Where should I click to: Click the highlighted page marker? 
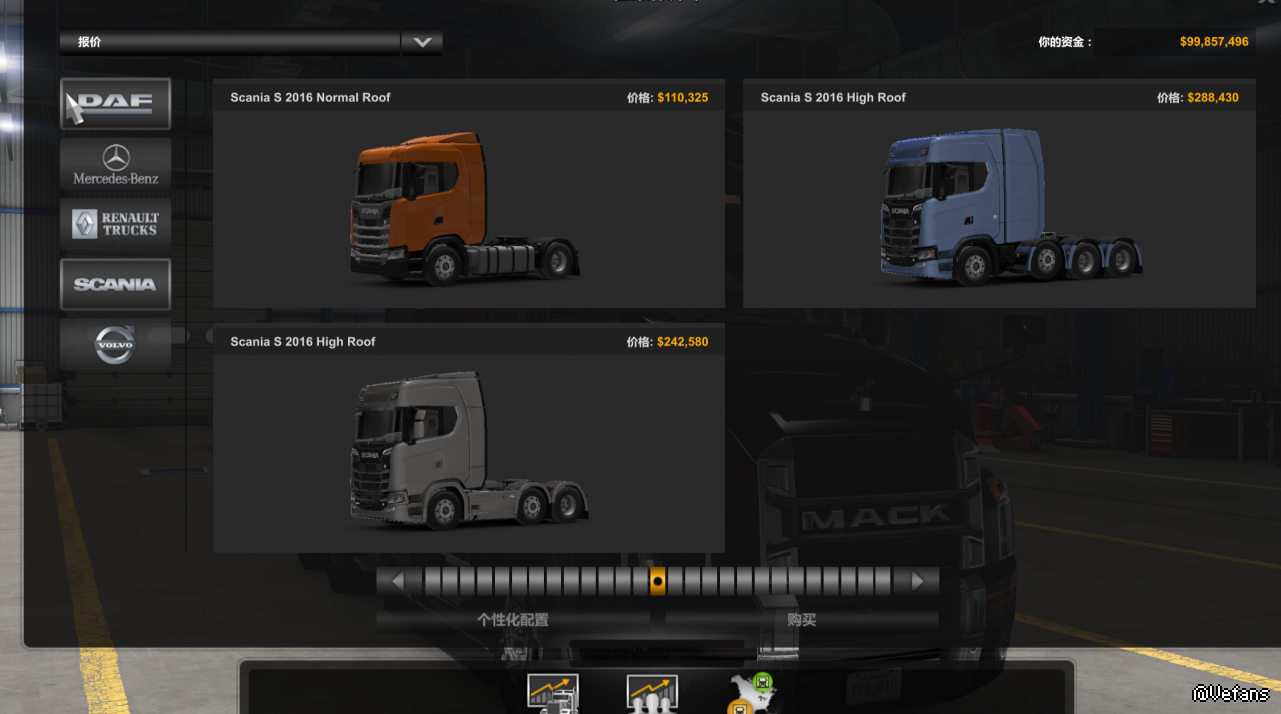point(657,581)
